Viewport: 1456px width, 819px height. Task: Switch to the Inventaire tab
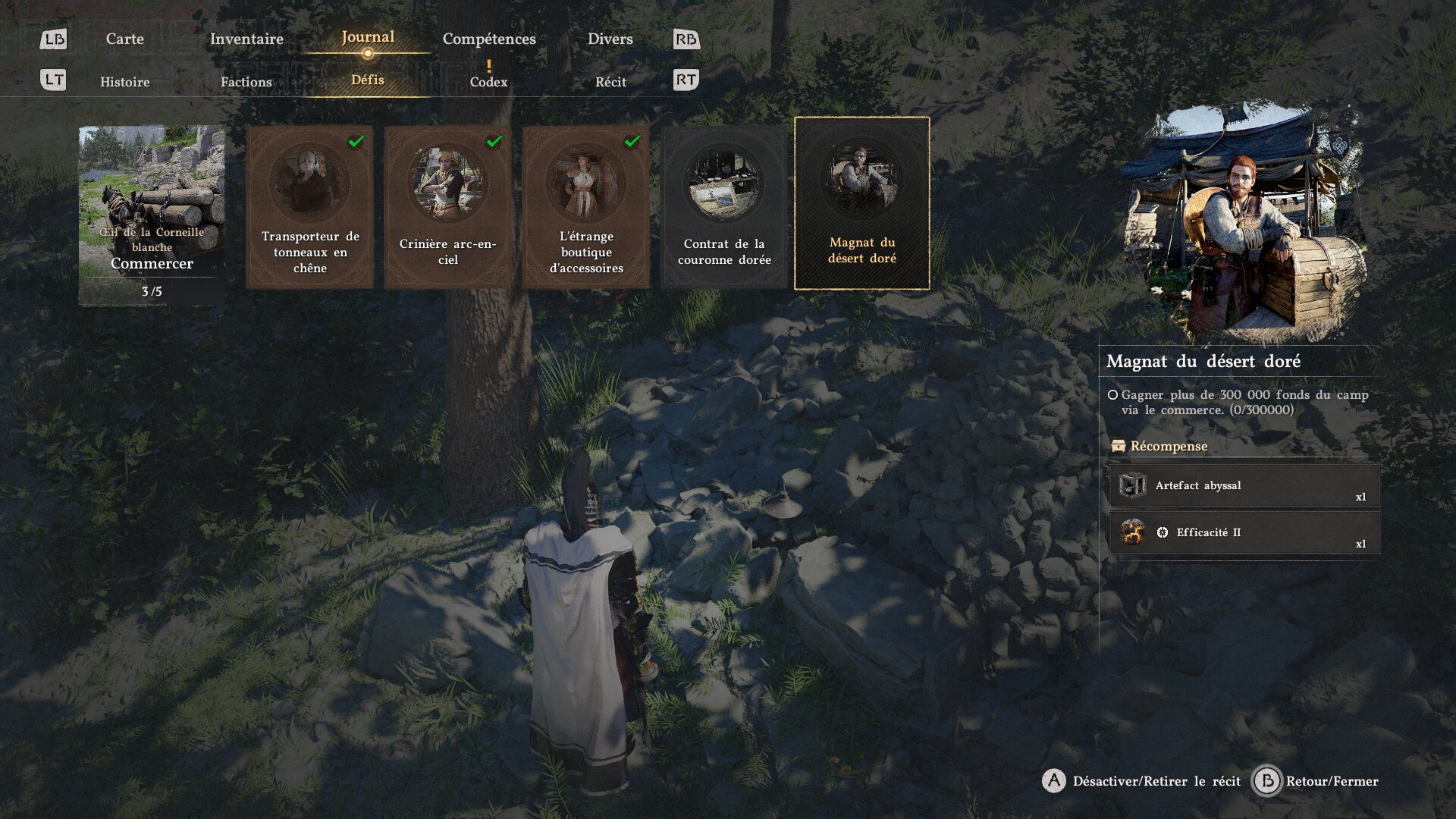[246, 39]
